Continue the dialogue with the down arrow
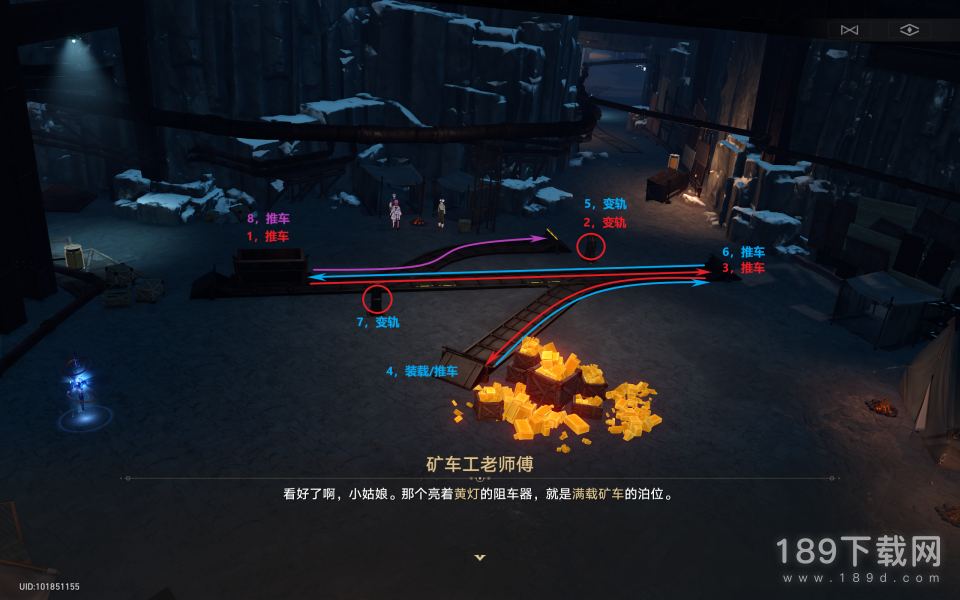 (480, 557)
